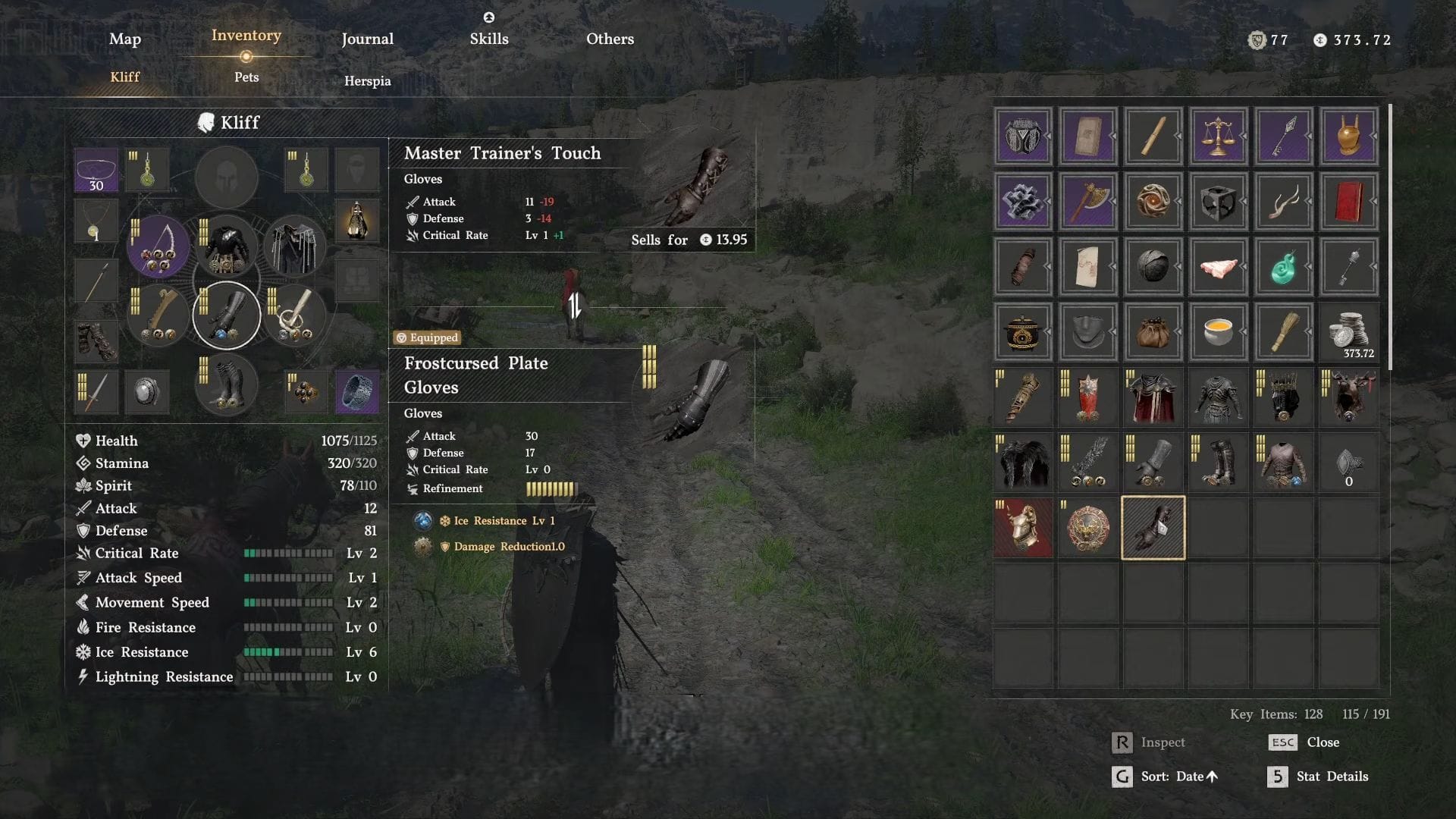Choose the golden scales item

click(1218, 136)
